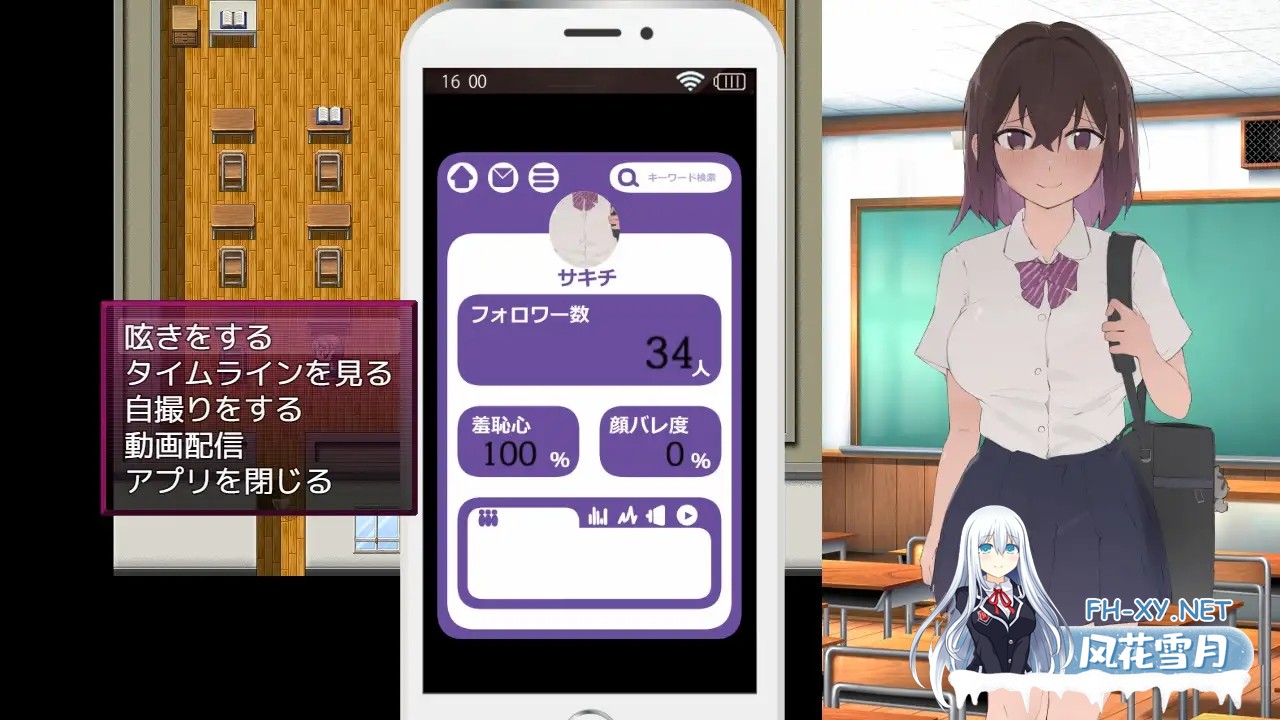Tap the magnifying glass search icon
The height and width of the screenshot is (720, 1280).
tap(627, 177)
